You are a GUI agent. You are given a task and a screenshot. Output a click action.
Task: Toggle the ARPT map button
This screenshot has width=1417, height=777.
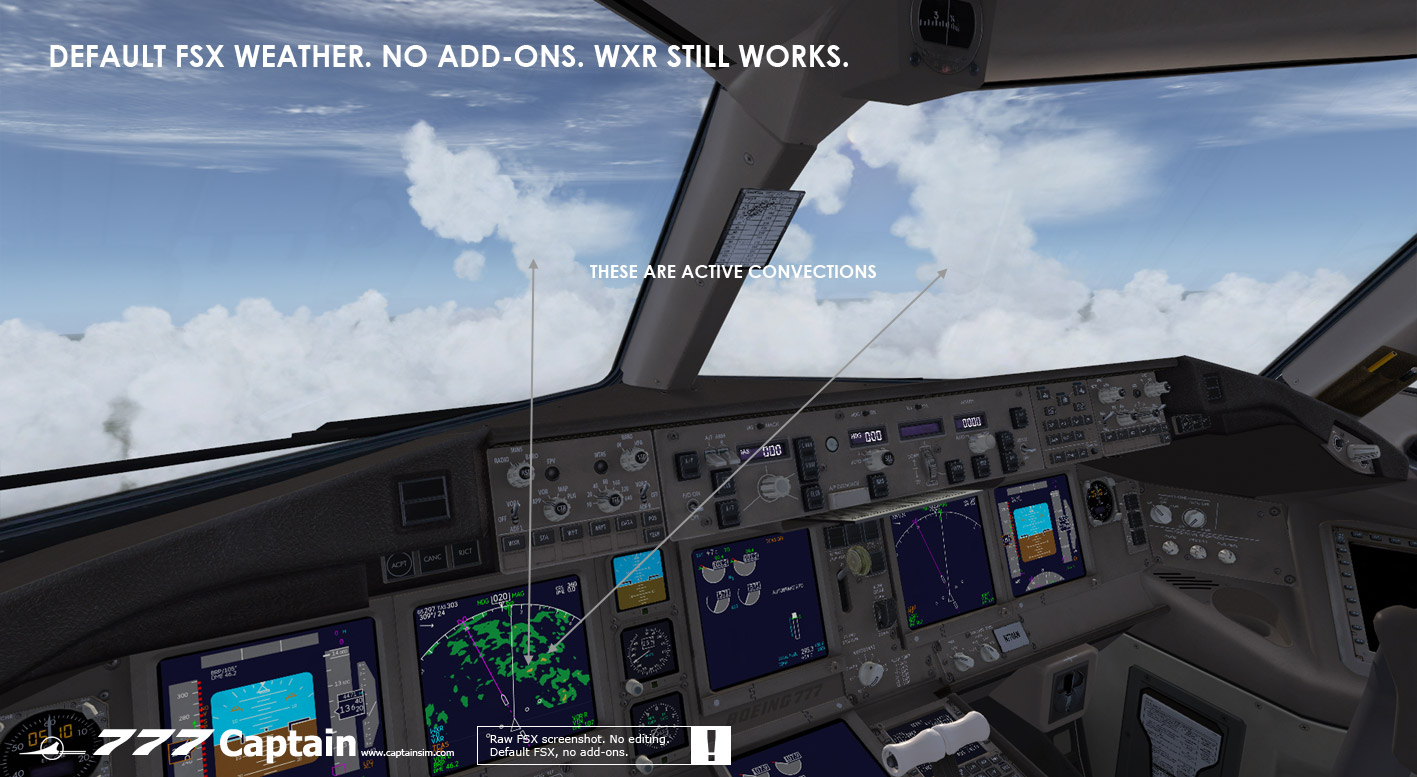coord(600,527)
